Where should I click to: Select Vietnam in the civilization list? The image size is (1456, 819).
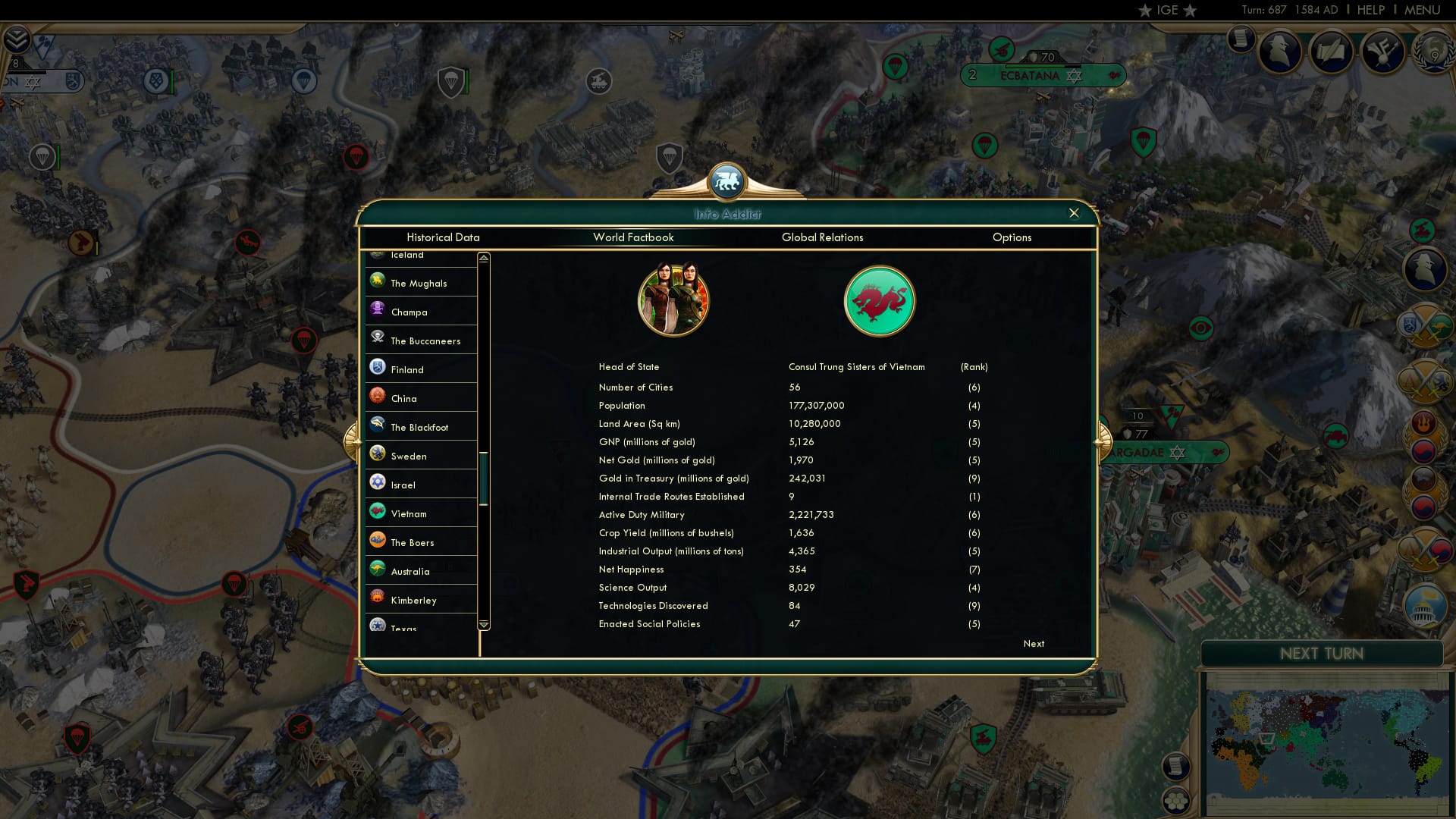coord(409,513)
